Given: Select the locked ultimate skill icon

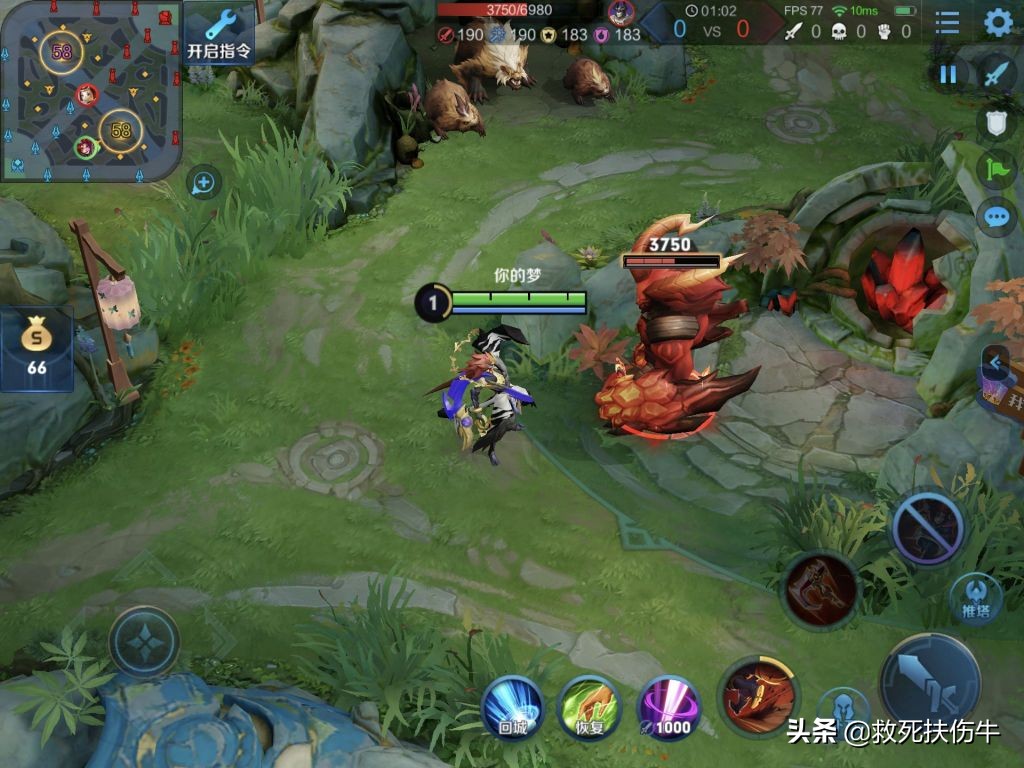Looking at the screenshot, I should coord(927,527).
